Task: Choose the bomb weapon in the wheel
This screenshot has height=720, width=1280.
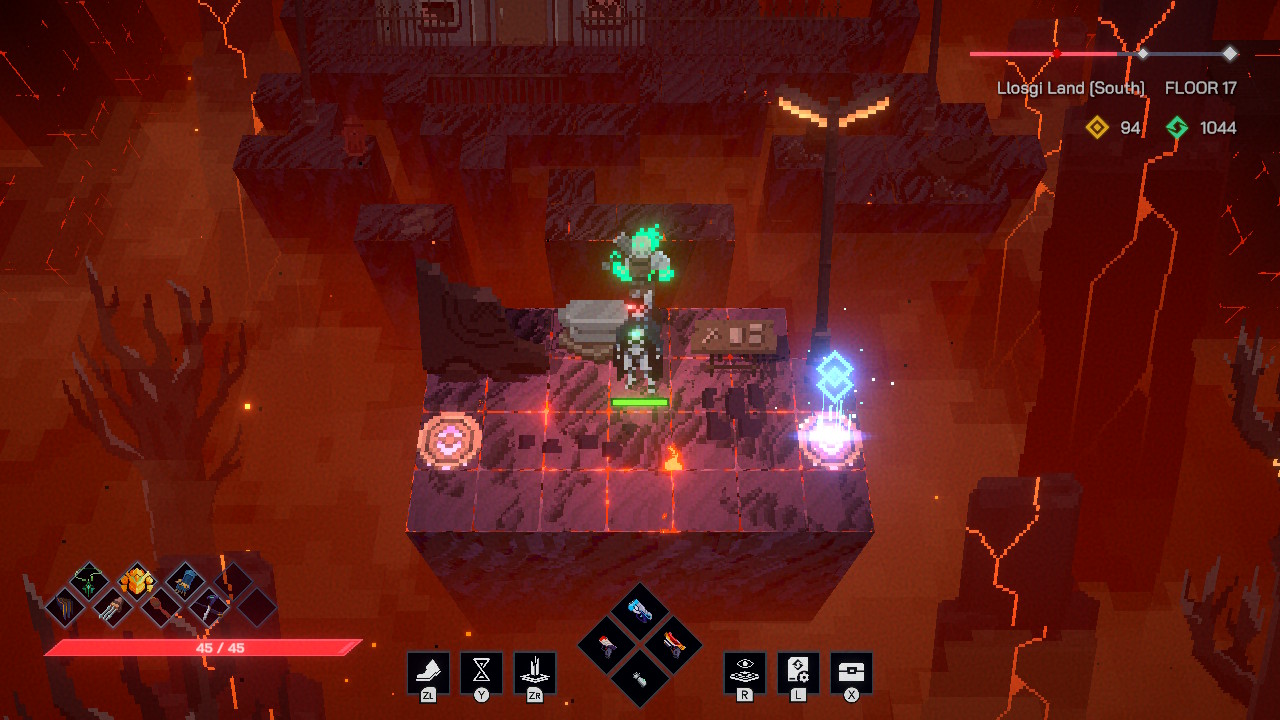Action: click(640, 678)
